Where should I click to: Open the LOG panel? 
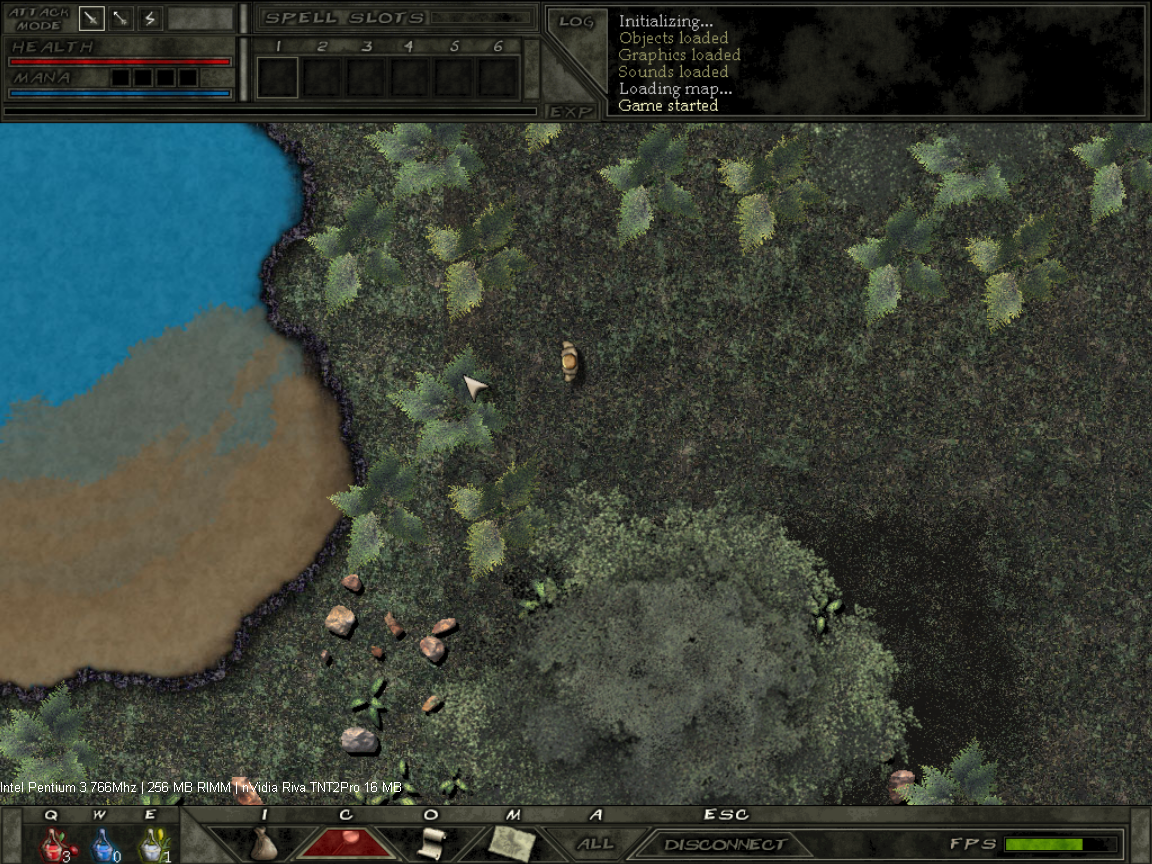coord(576,22)
